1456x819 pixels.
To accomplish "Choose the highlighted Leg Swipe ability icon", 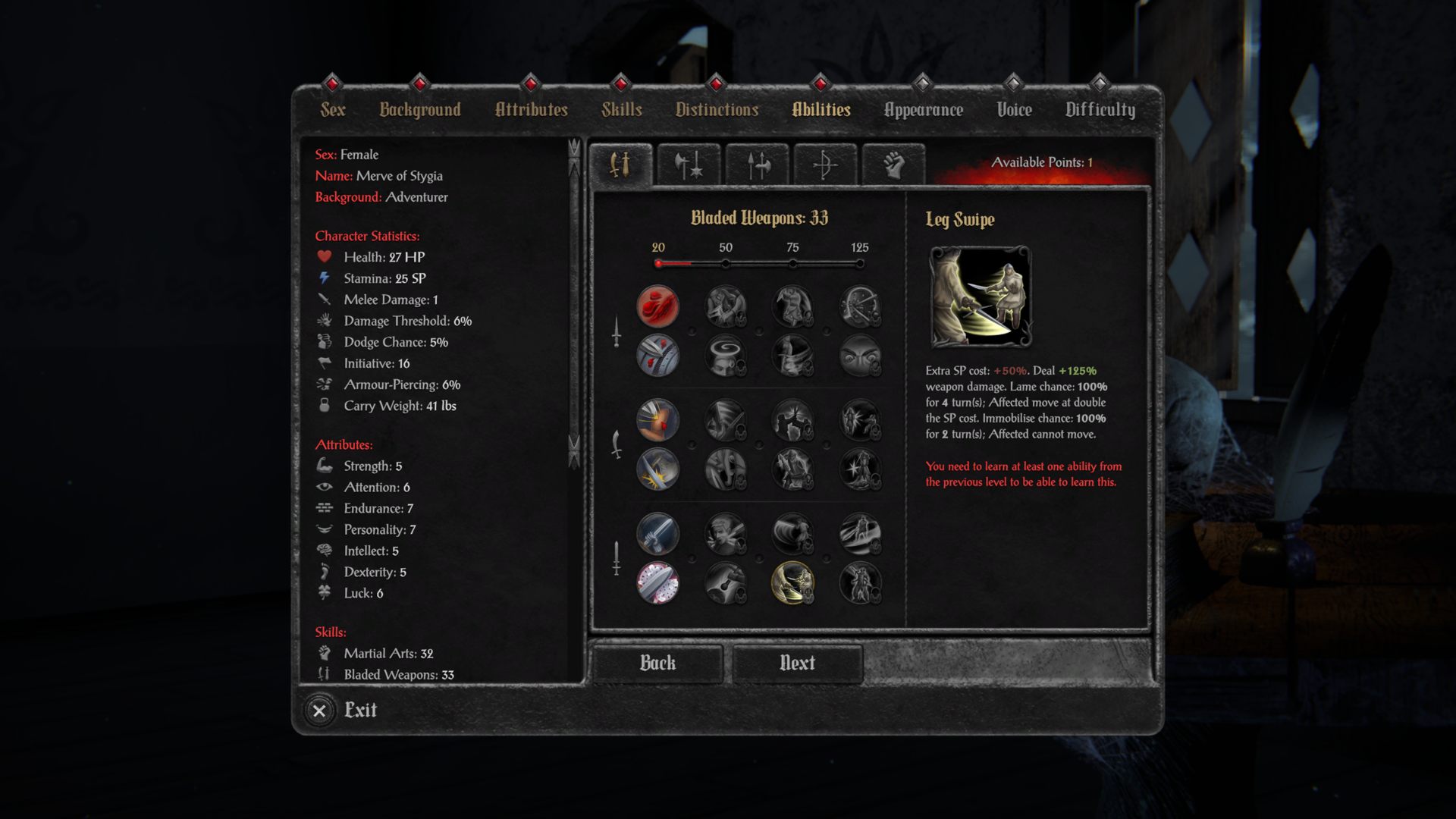I will [792, 582].
